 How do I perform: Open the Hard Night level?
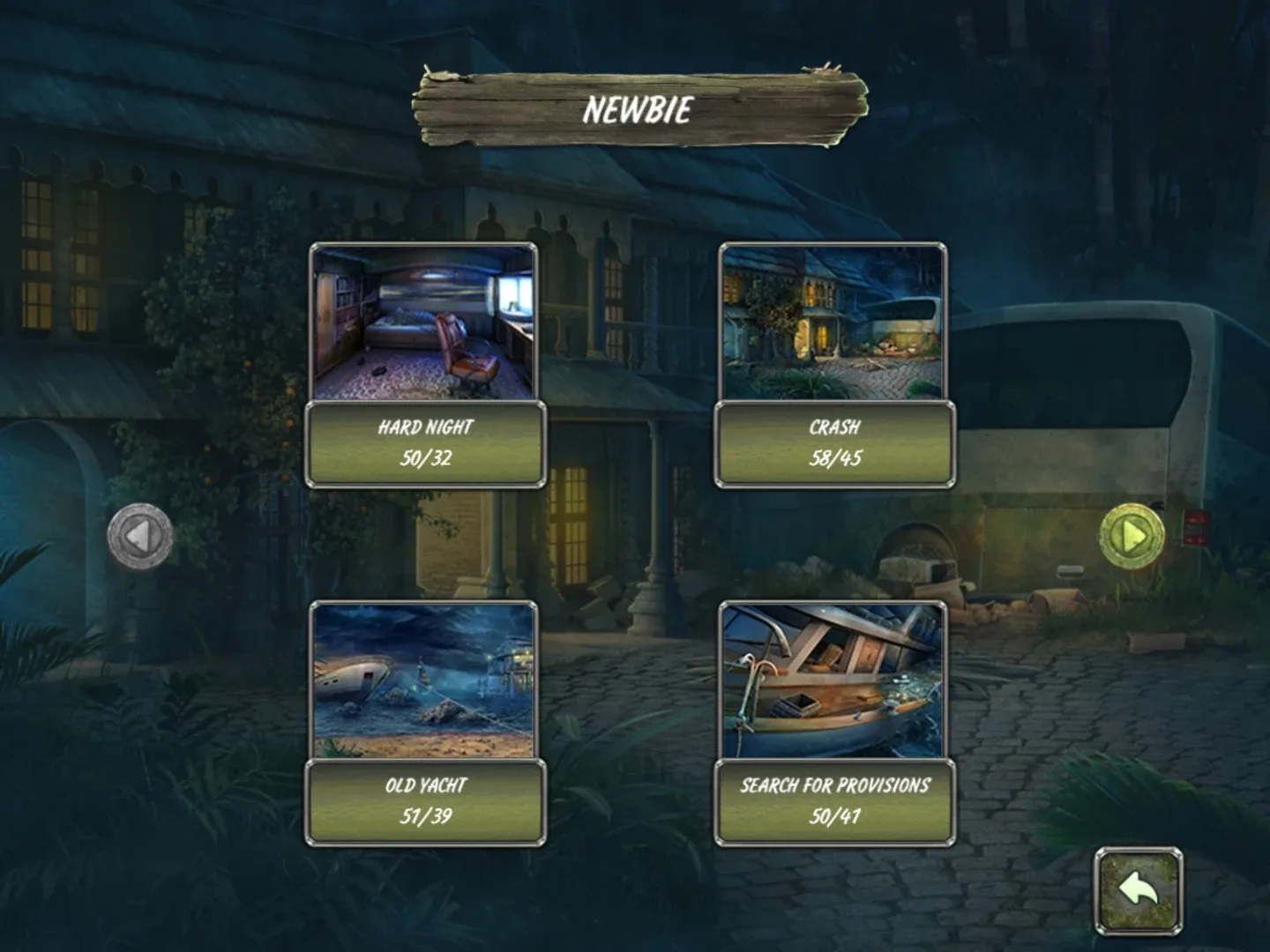point(424,365)
